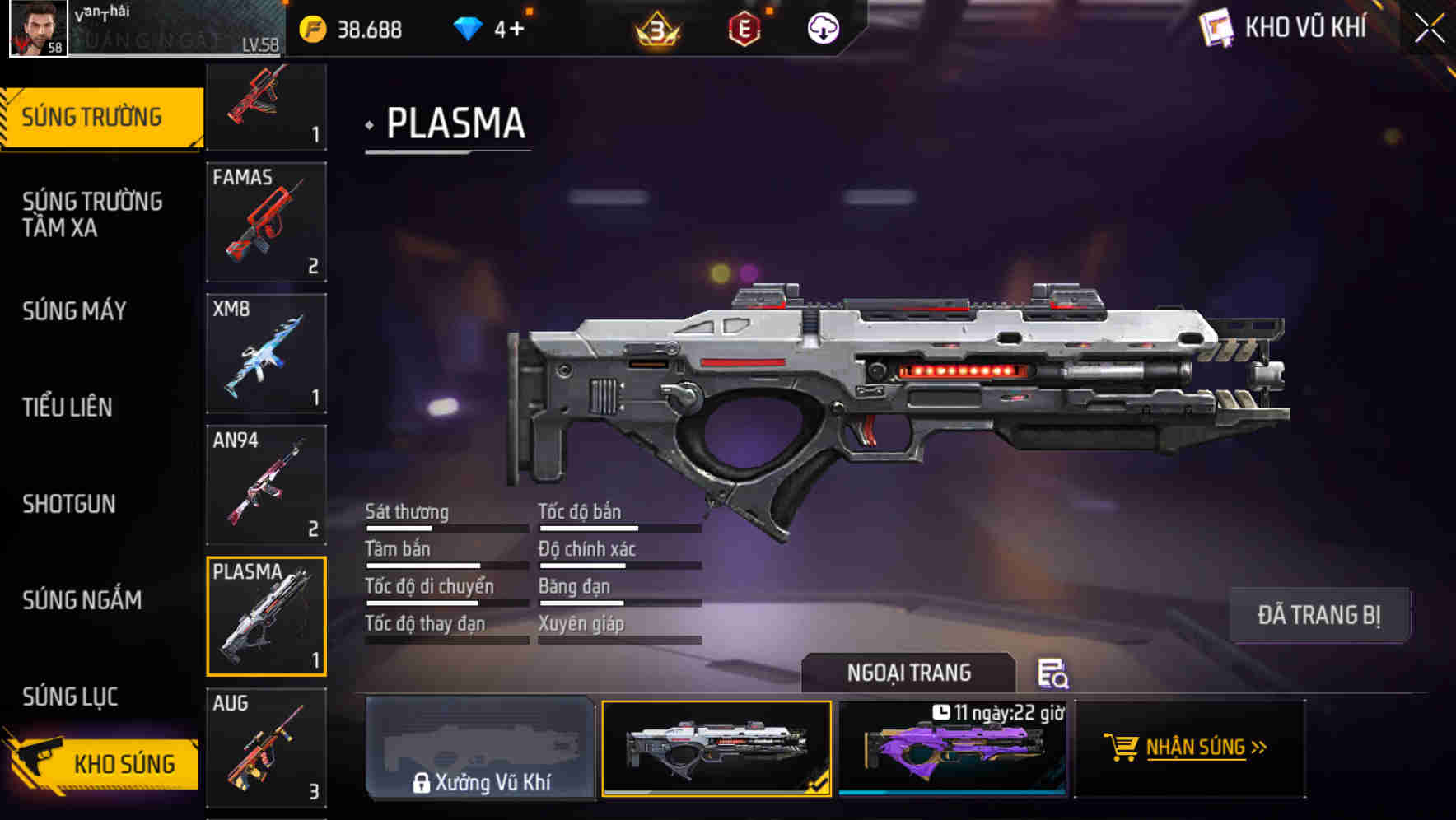Screen dimensions: 1456x820
Task: Select the AN94 weapon tile
Action: 266,485
